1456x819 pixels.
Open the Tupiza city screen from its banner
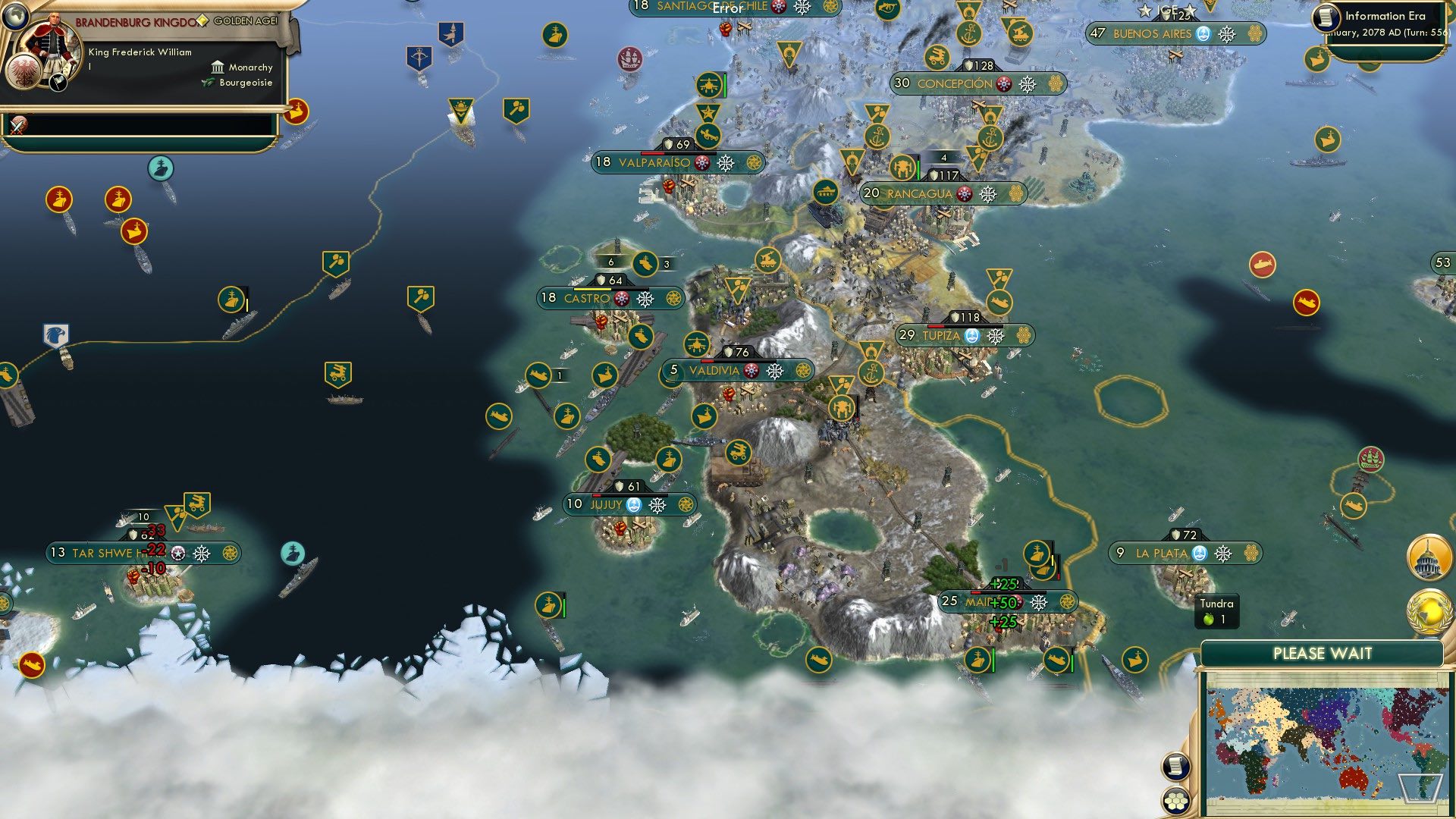point(940,334)
